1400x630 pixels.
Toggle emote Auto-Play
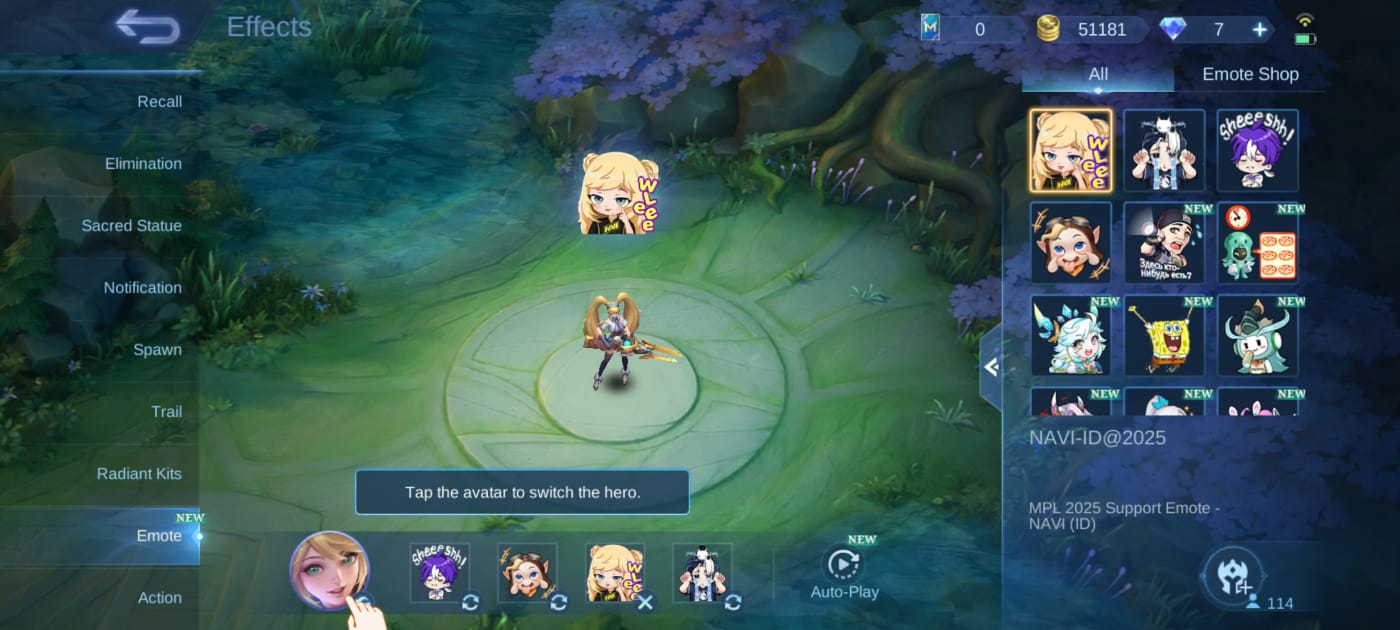click(x=844, y=573)
